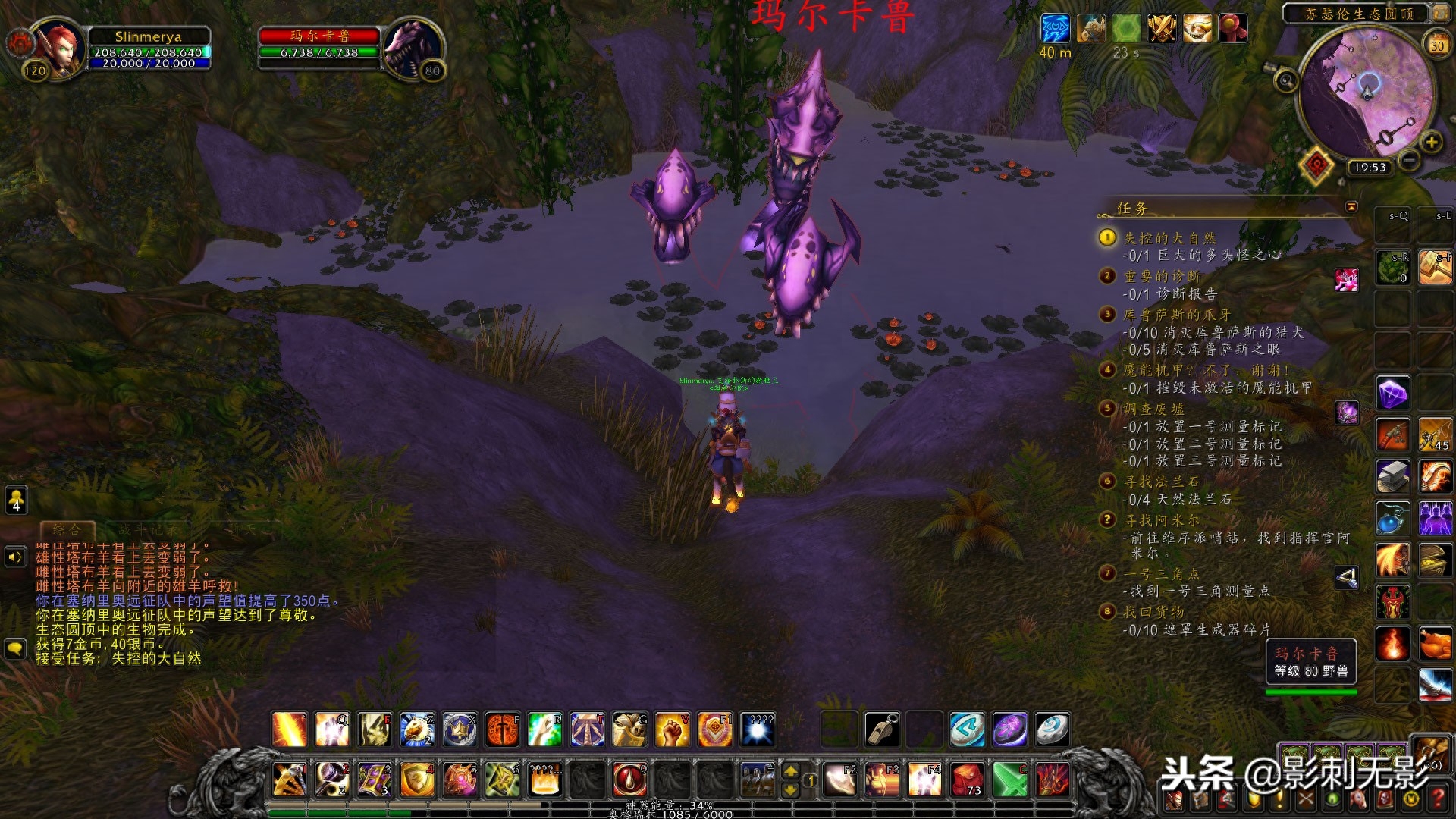Image resolution: width=1456 pixels, height=819 pixels.
Task: Select the 库鲁萨斯的爪牙 quest entry
Action: click(1176, 315)
